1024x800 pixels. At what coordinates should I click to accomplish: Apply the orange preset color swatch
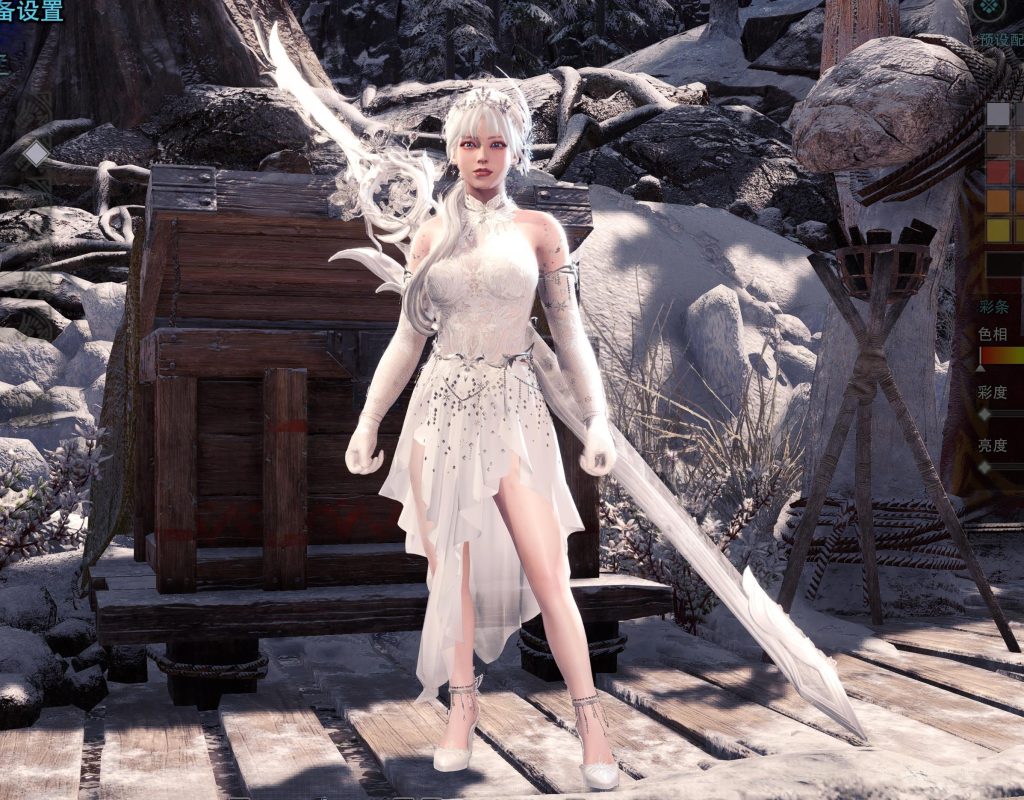[x=998, y=201]
